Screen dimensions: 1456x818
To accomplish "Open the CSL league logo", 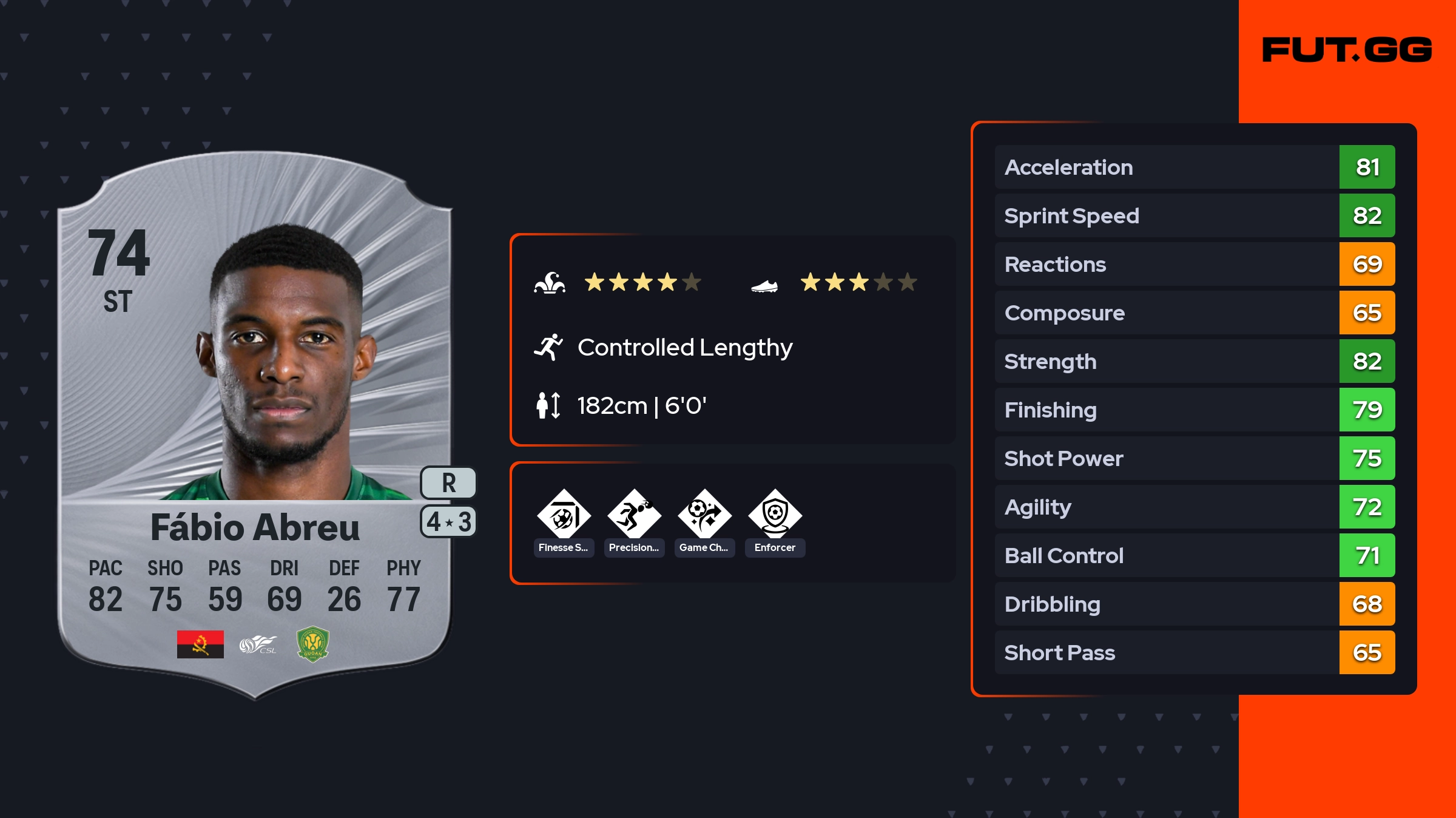I will (258, 644).
